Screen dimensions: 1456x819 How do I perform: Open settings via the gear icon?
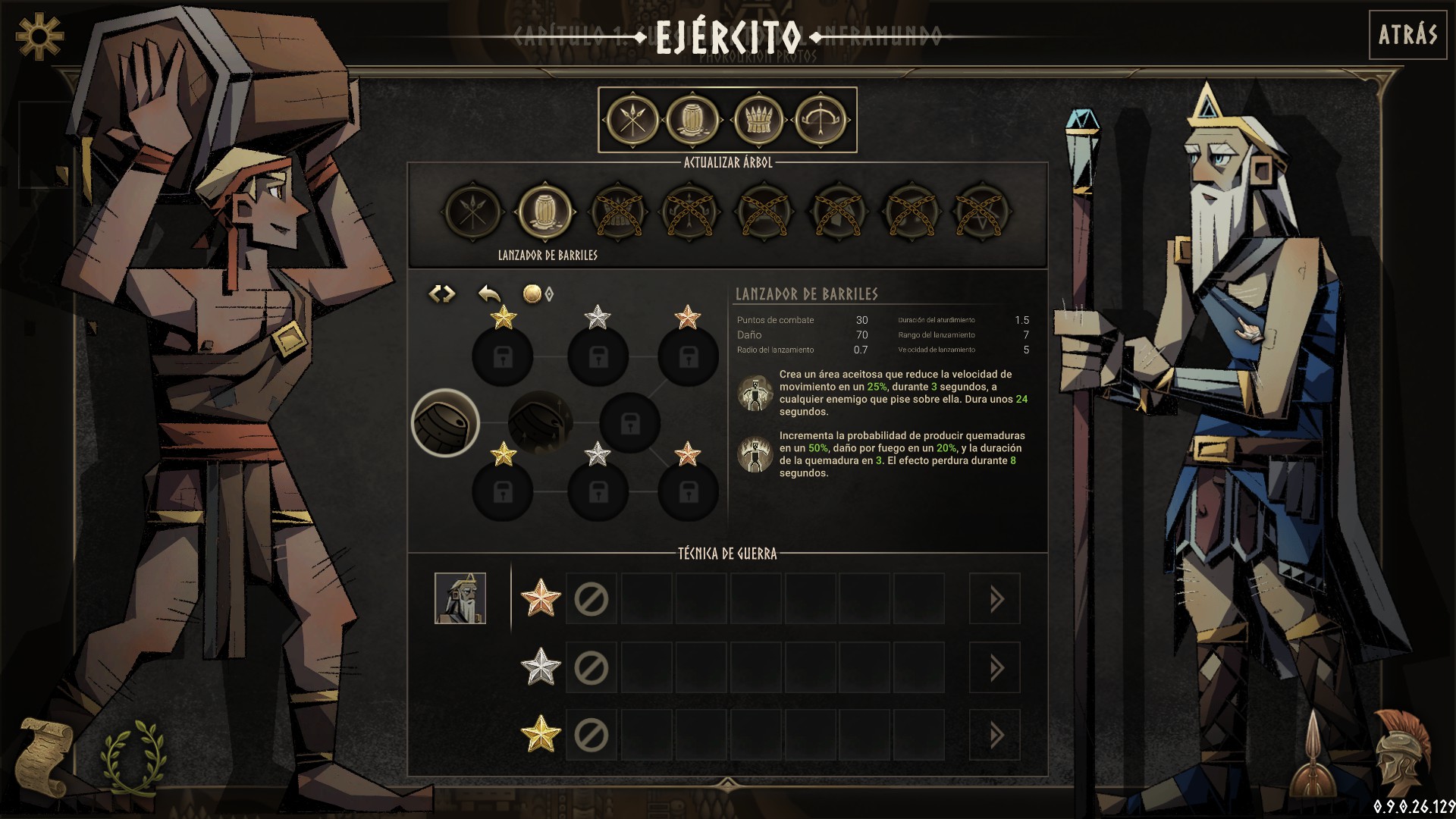point(39,35)
